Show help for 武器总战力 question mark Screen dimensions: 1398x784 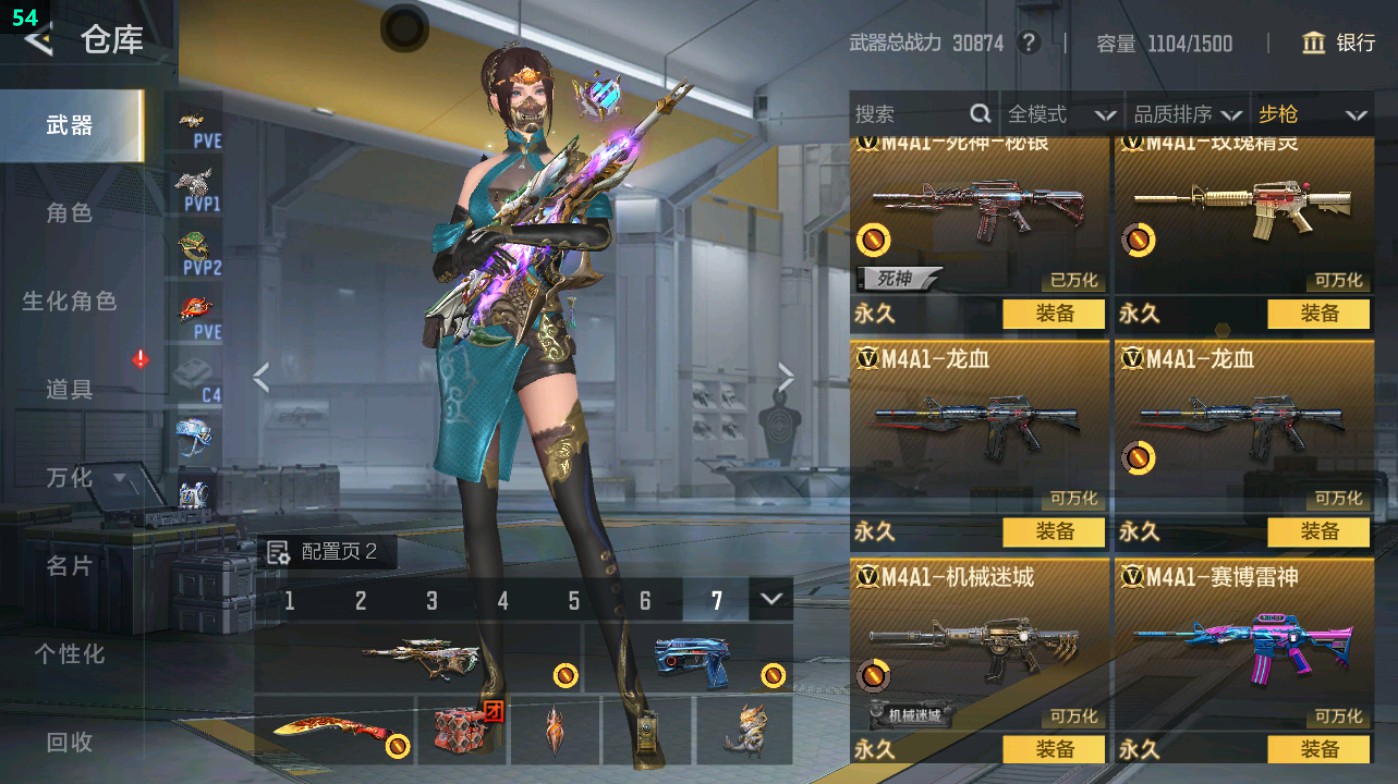click(x=1028, y=43)
